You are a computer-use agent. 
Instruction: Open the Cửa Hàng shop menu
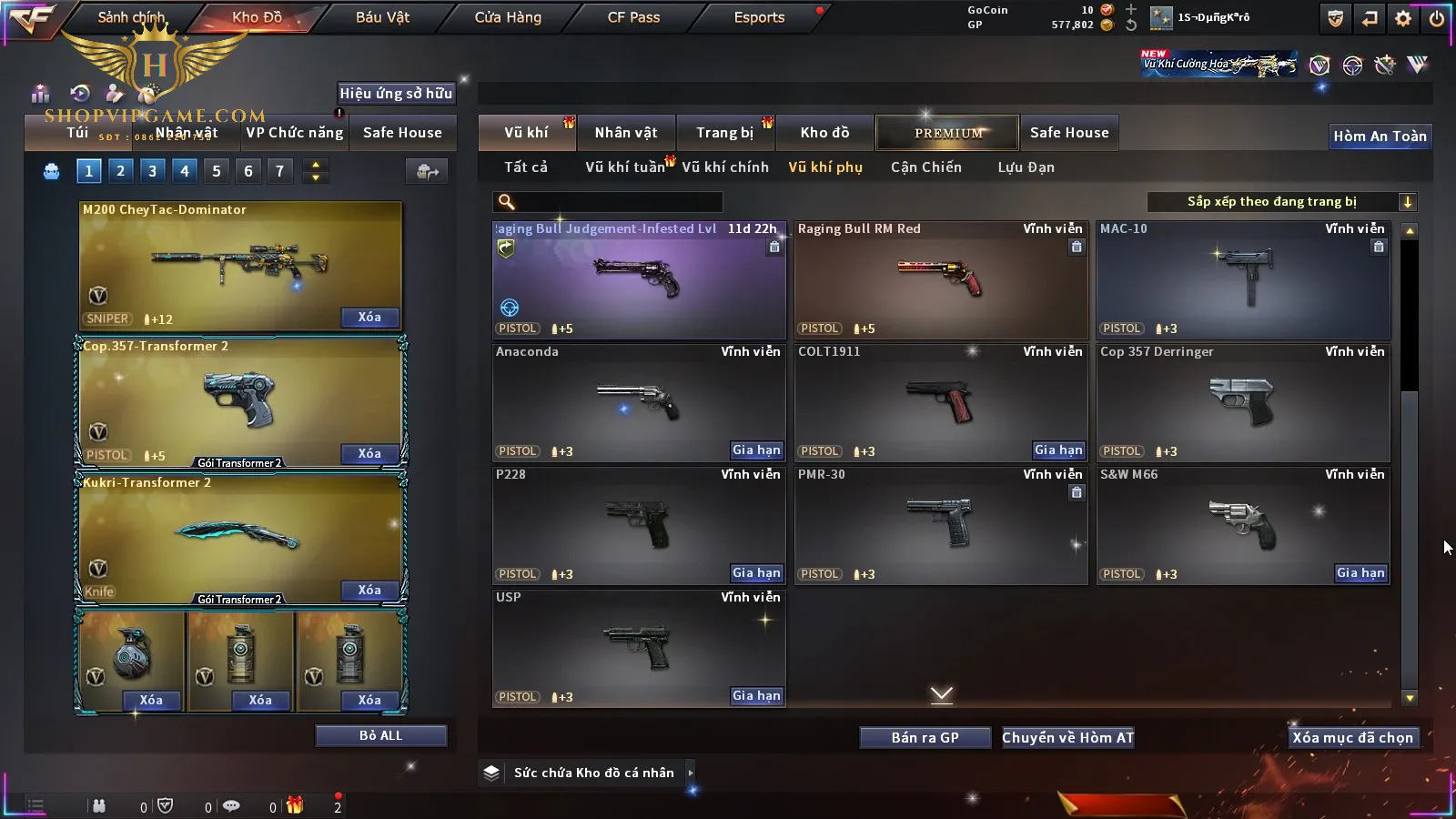point(508,17)
